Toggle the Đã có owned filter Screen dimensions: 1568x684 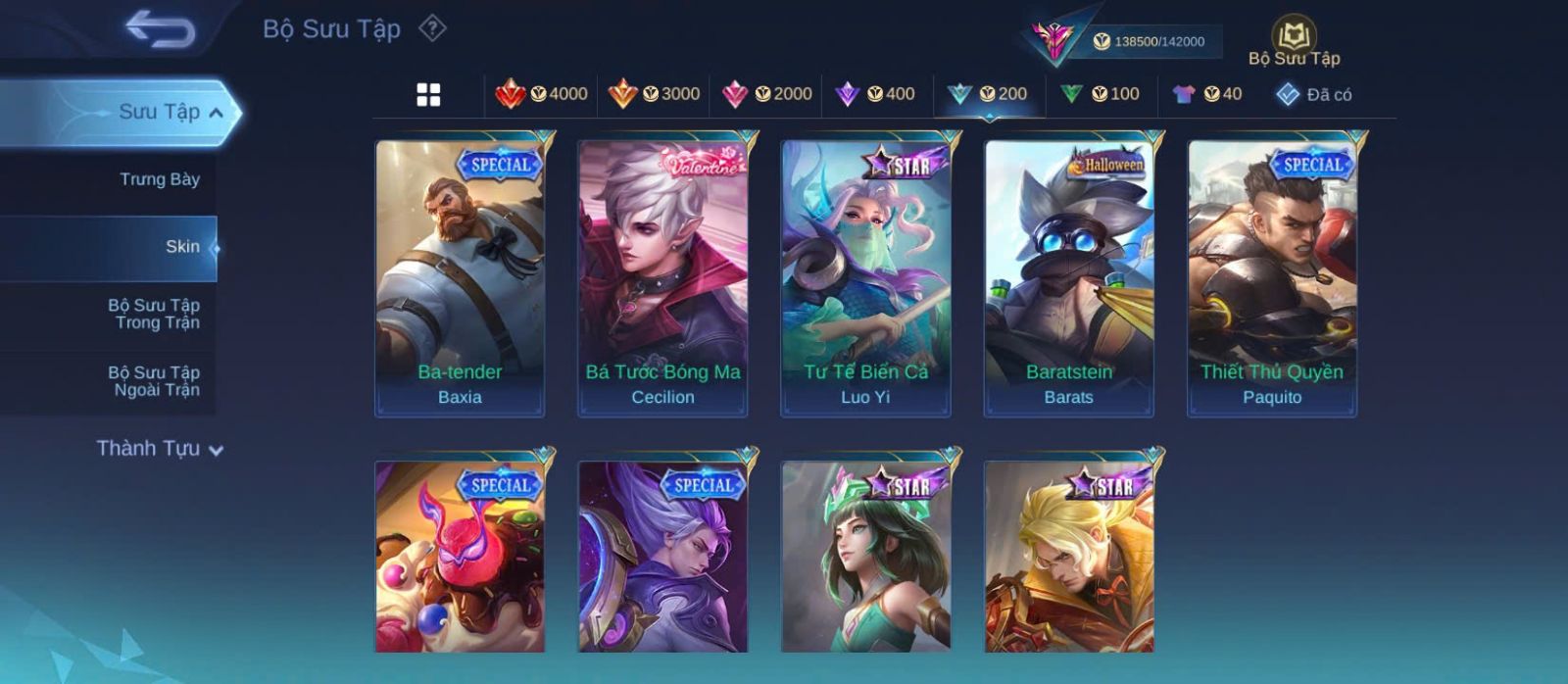1314,94
